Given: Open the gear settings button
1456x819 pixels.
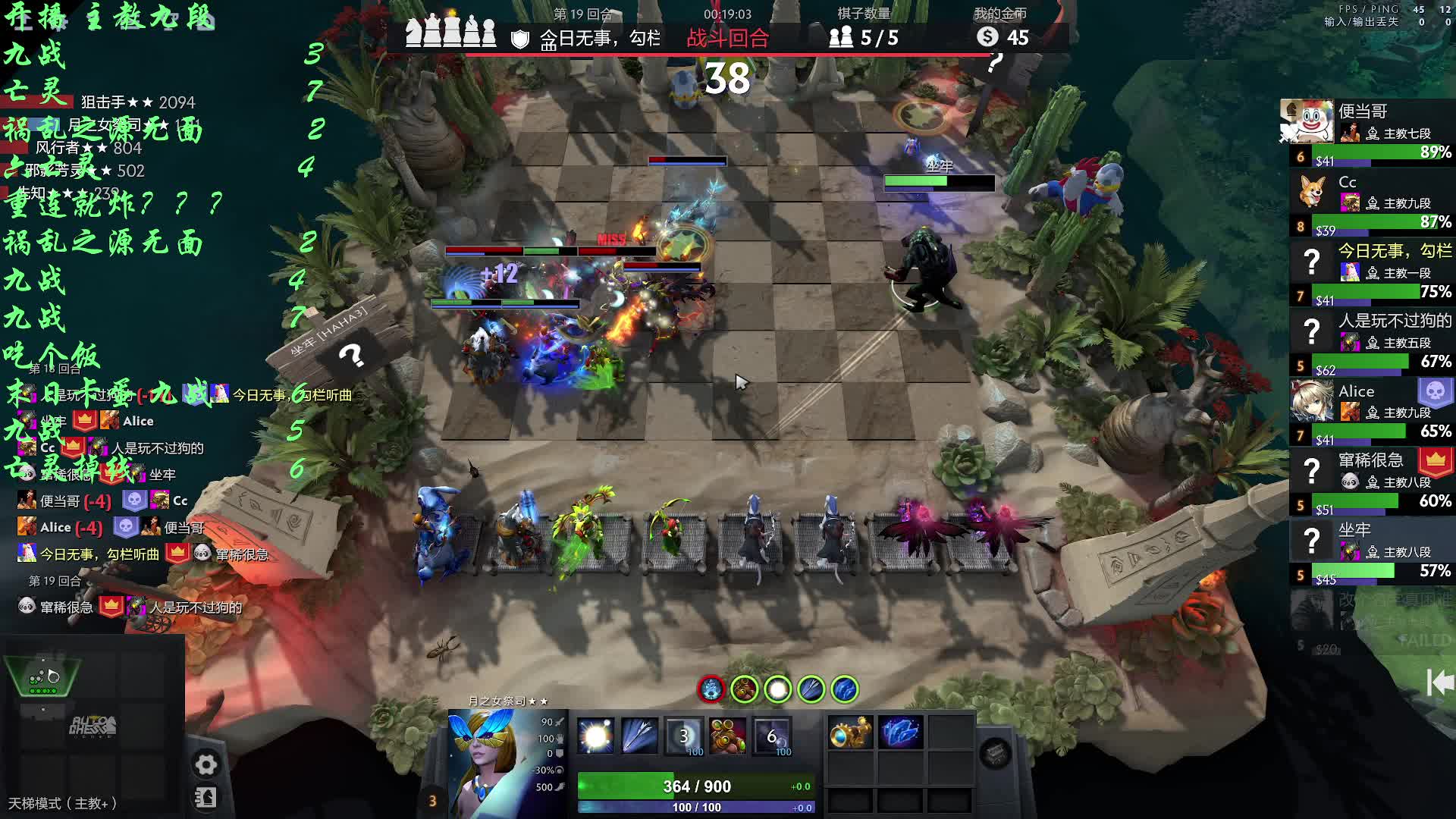Looking at the screenshot, I should pos(206,764).
